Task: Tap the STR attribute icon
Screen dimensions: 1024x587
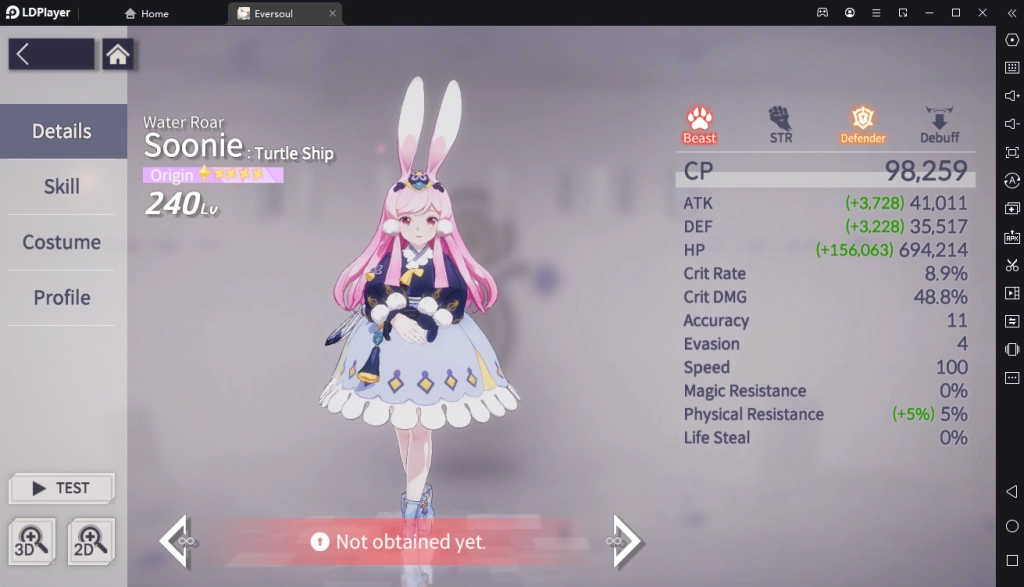Action: coord(781,124)
